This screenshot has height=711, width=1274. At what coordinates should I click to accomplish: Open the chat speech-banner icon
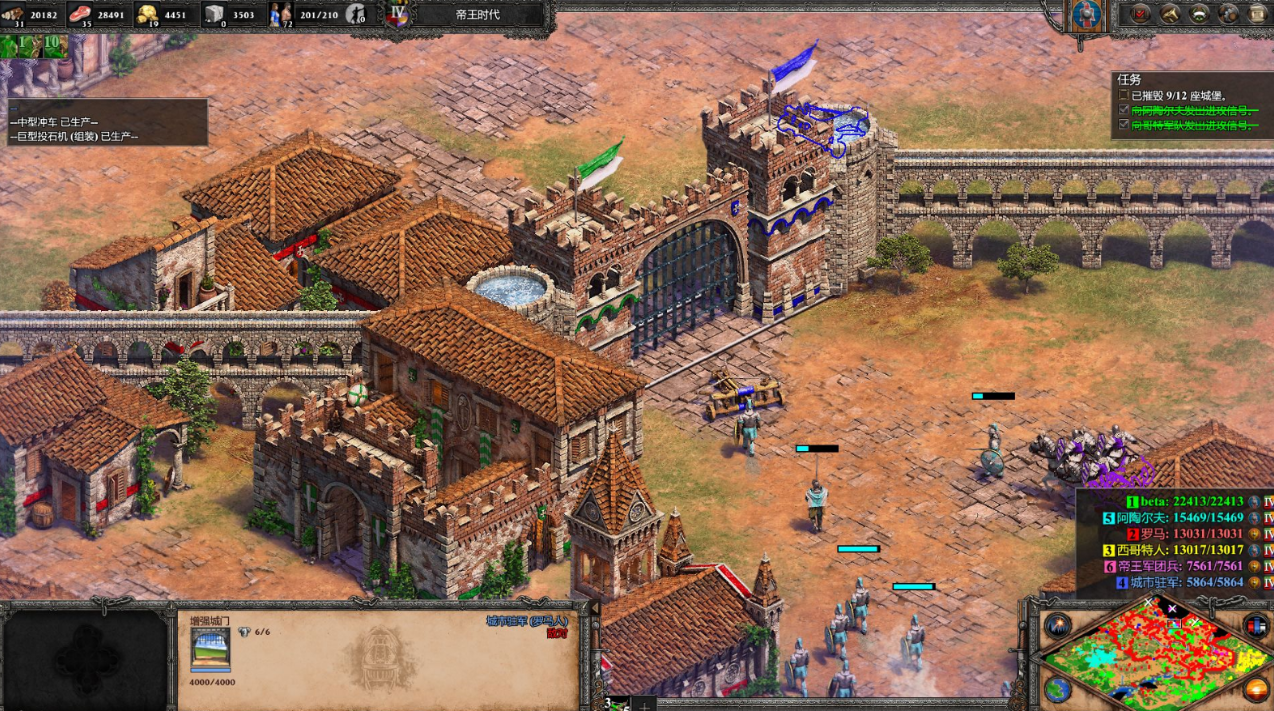point(1199,14)
